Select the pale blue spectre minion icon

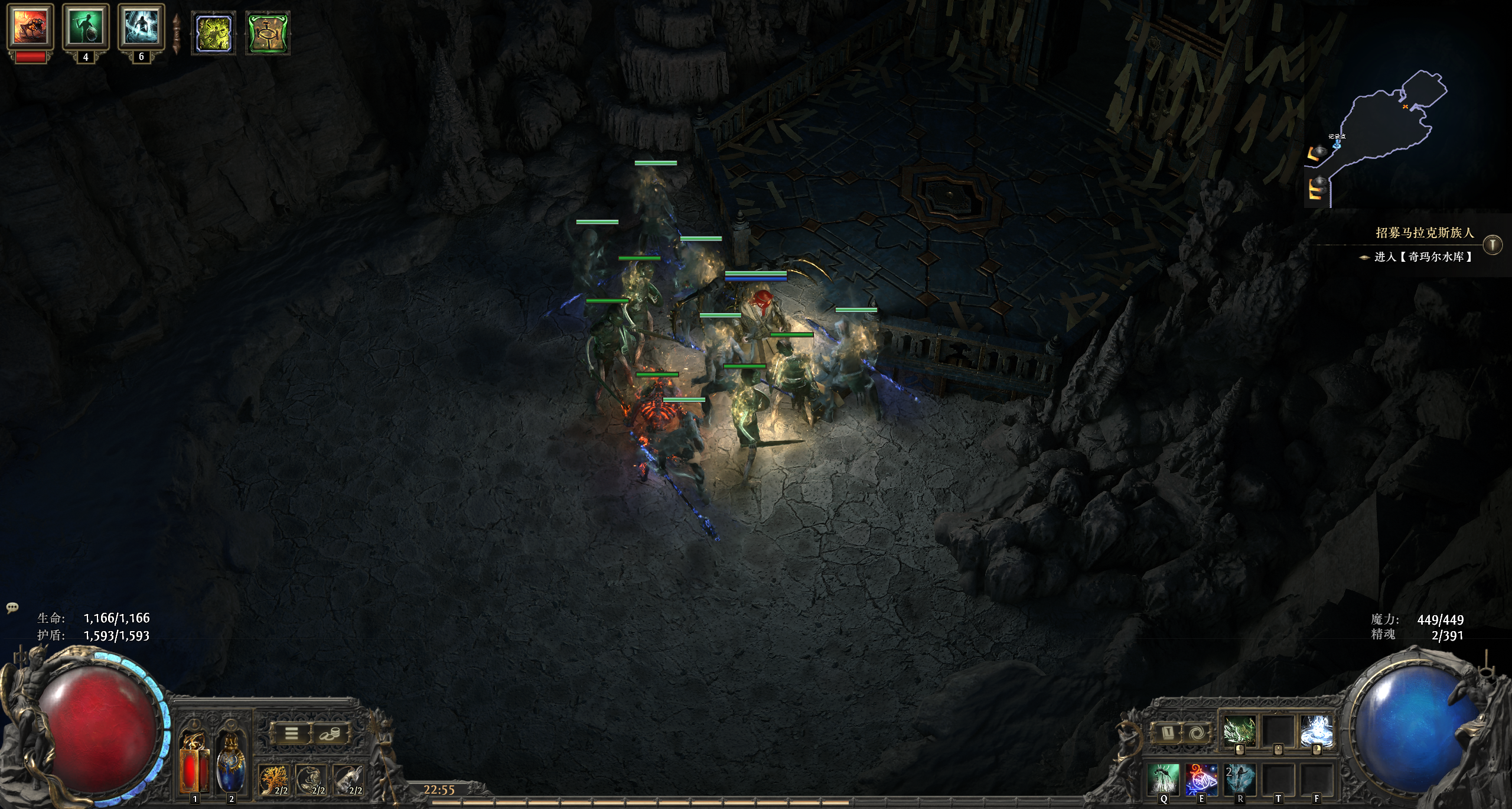(141, 27)
